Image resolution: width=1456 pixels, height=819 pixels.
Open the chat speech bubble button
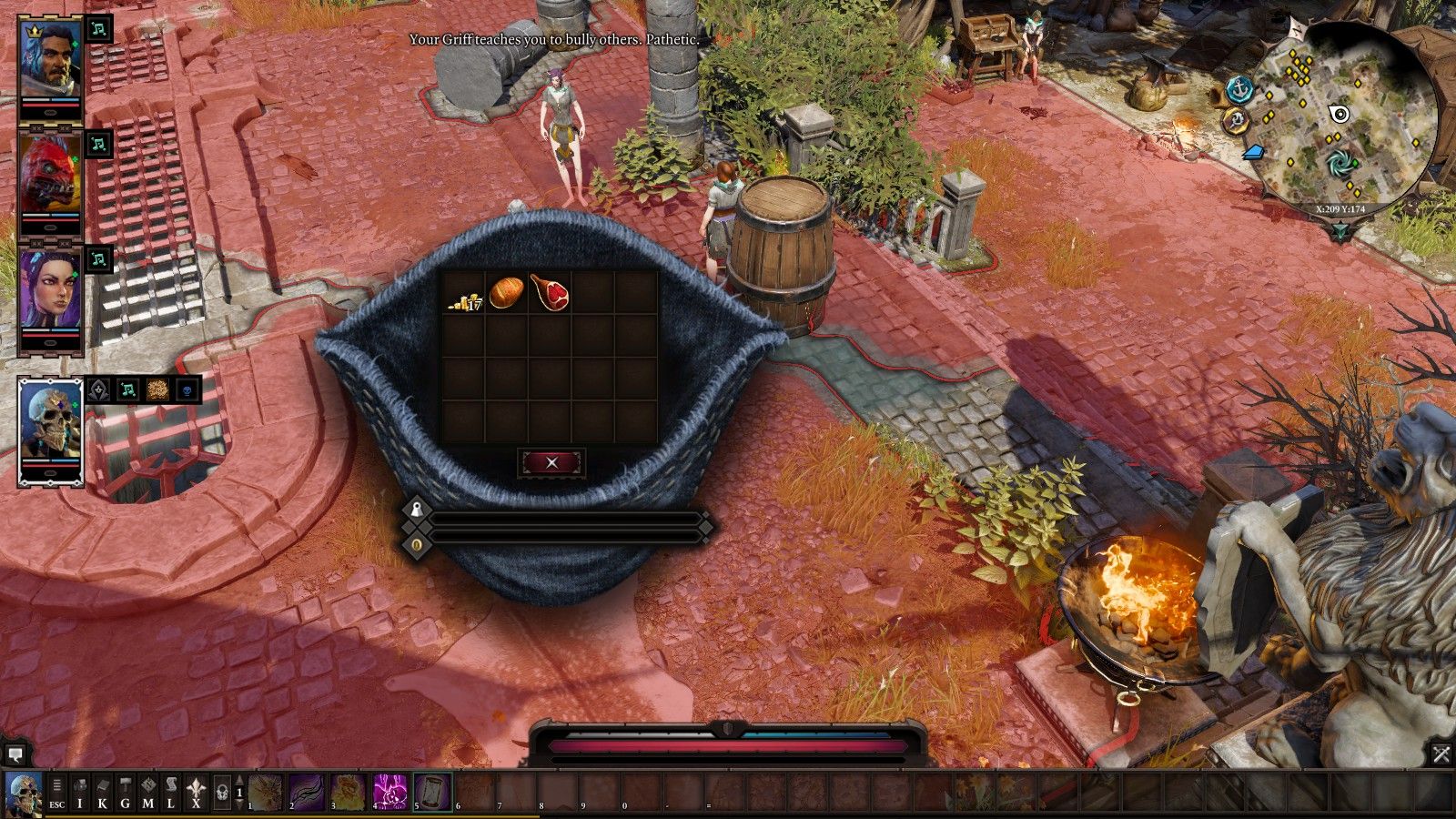[15, 754]
